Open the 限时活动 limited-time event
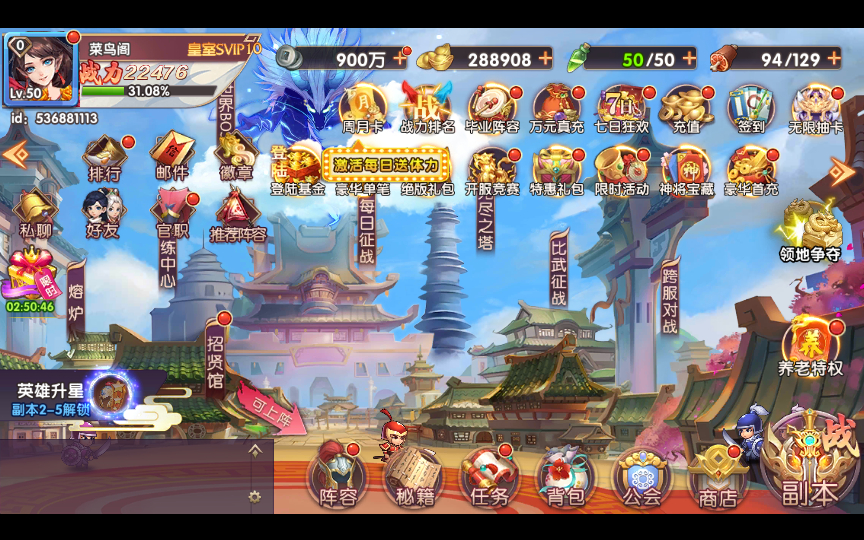 622,170
